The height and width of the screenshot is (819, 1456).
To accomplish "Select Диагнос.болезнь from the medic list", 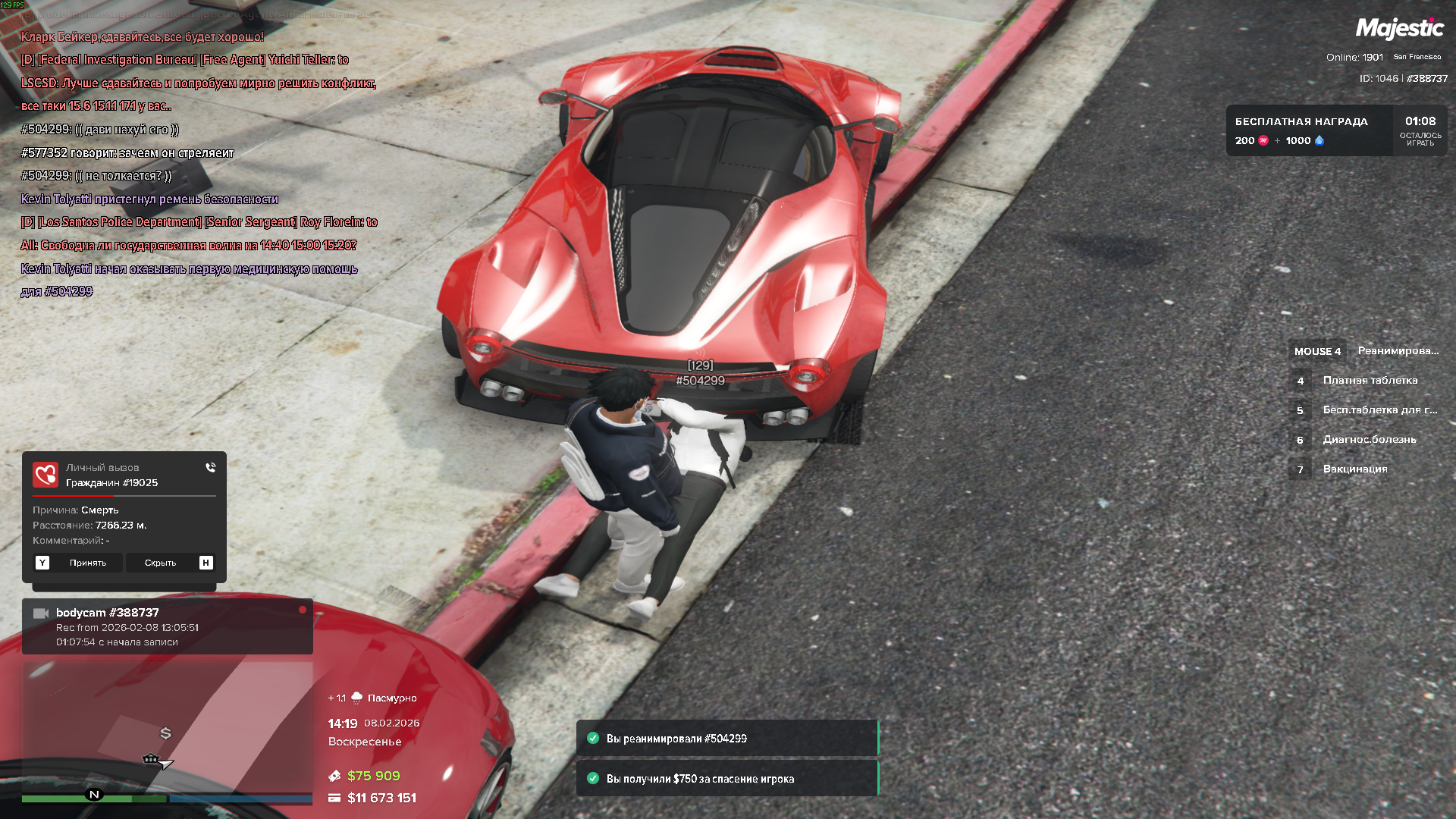I will pos(1369,440).
